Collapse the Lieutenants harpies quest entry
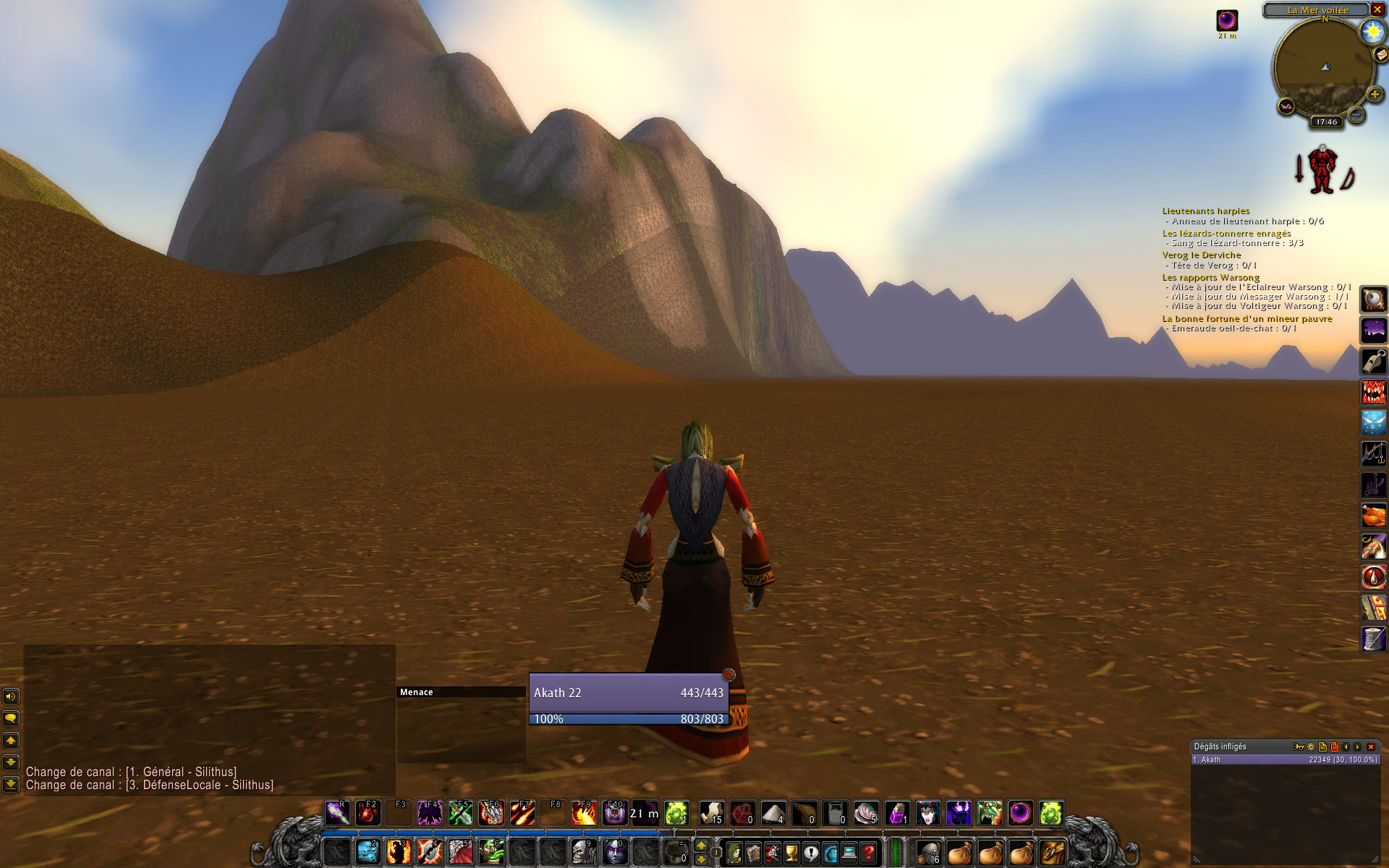This screenshot has width=1389, height=868. [1205, 210]
